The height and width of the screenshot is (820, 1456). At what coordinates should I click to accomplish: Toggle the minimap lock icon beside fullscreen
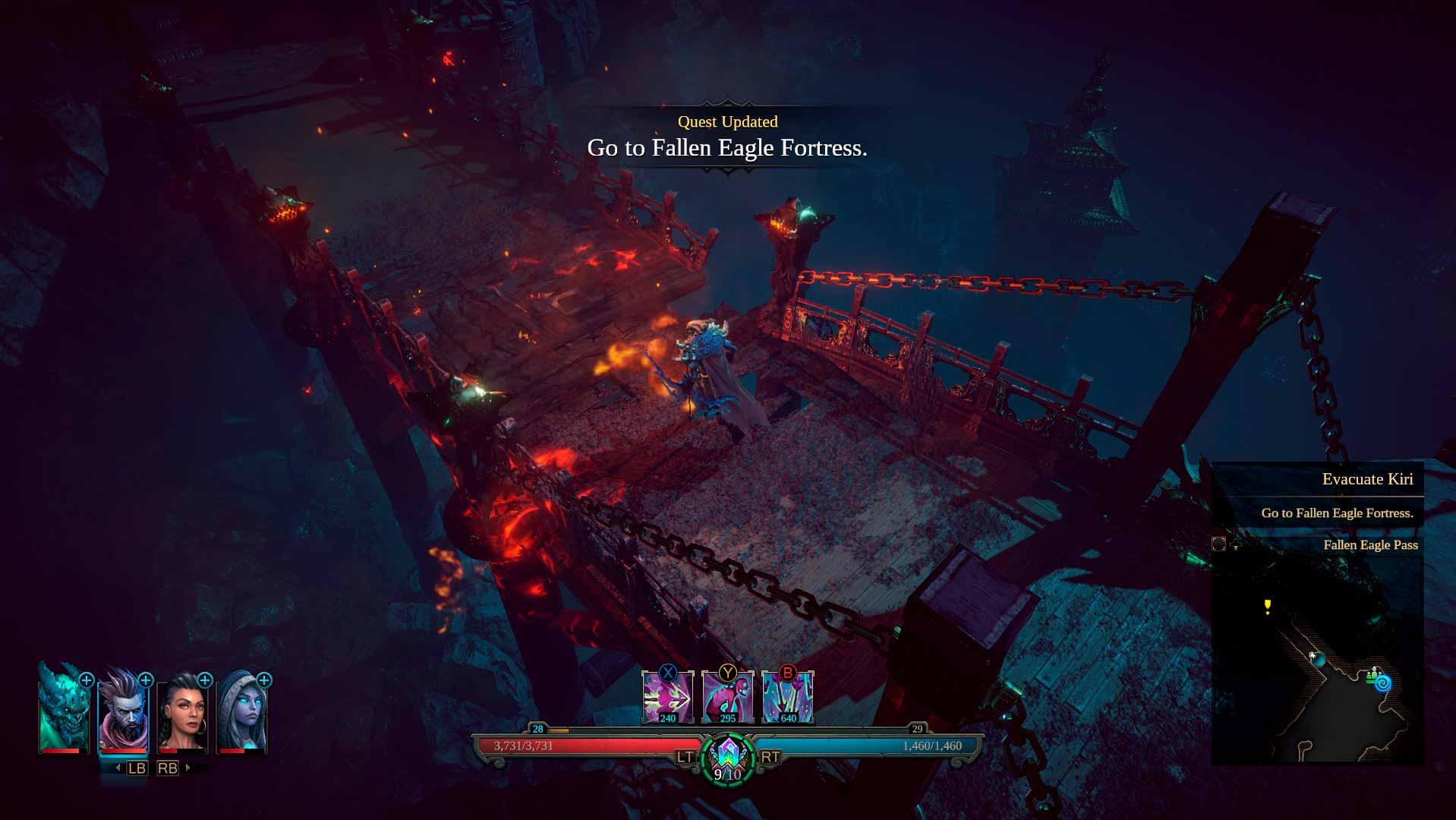(1236, 544)
